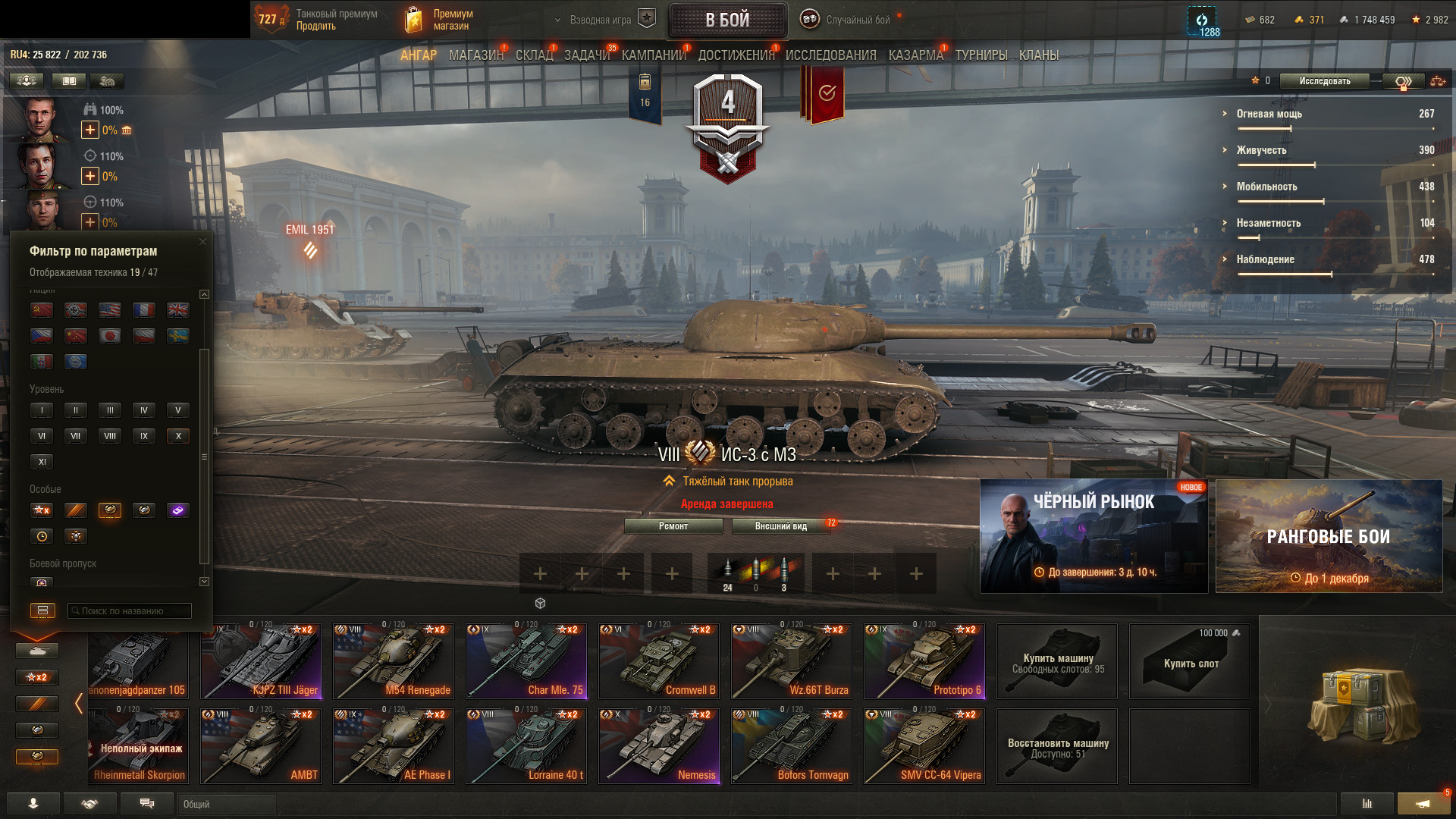The height and width of the screenshot is (819, 1456).
Task: Filter vehicles by tier X
Action: 178,436
